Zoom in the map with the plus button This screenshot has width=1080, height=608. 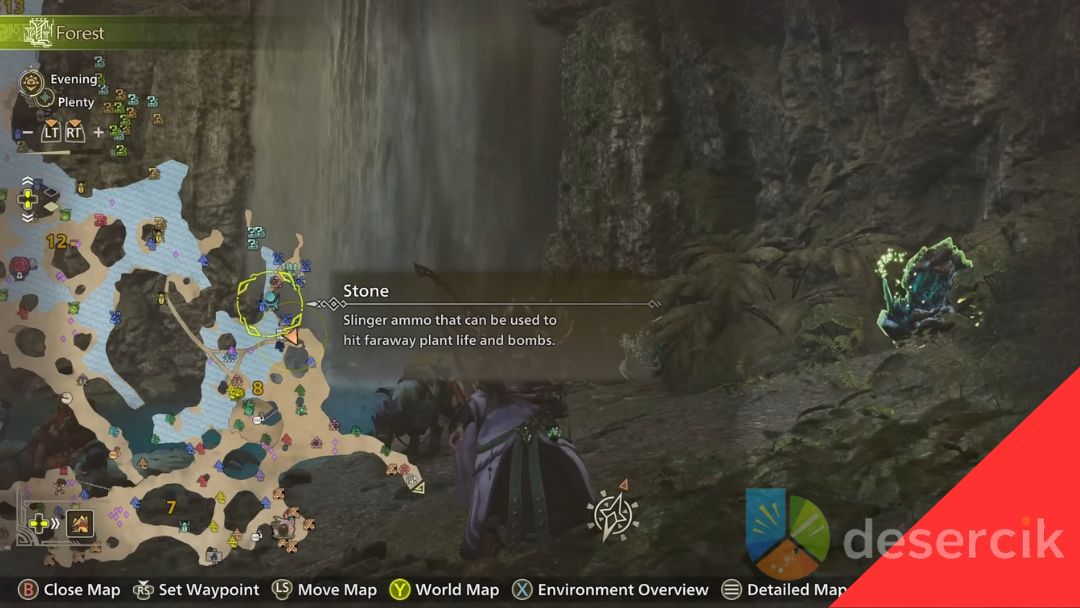tap(99, 132)
